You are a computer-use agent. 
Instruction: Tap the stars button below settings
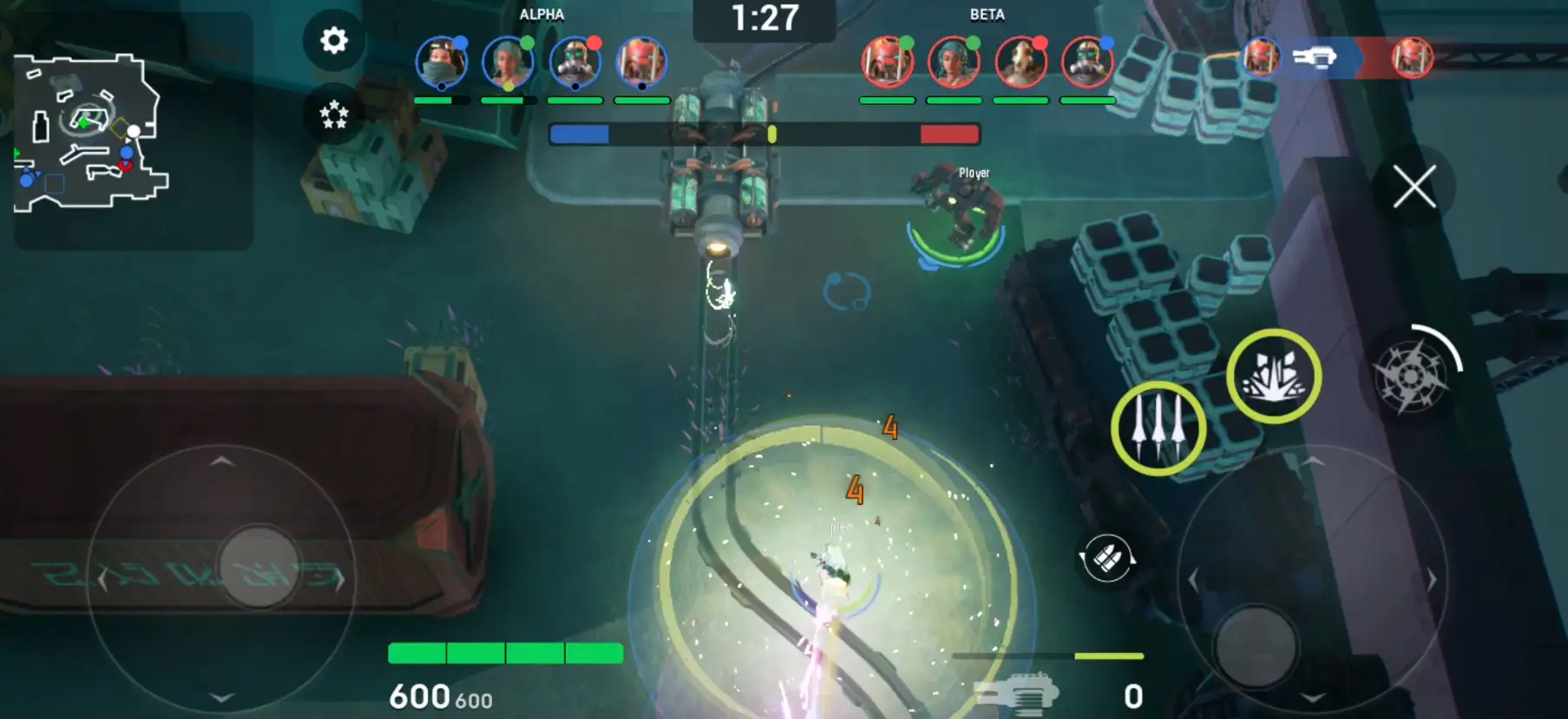[x=334, y=114]
